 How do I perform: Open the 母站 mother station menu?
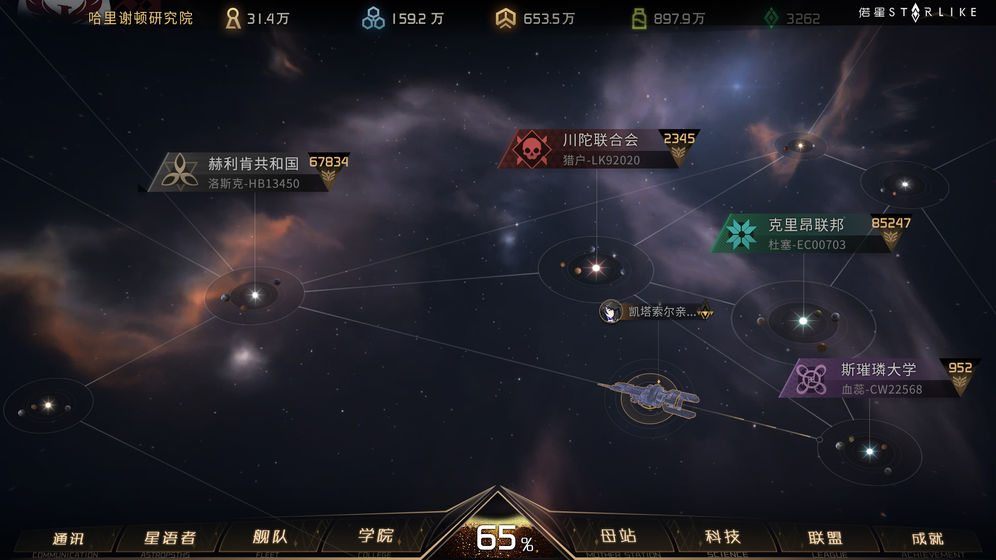coord(619,537)
